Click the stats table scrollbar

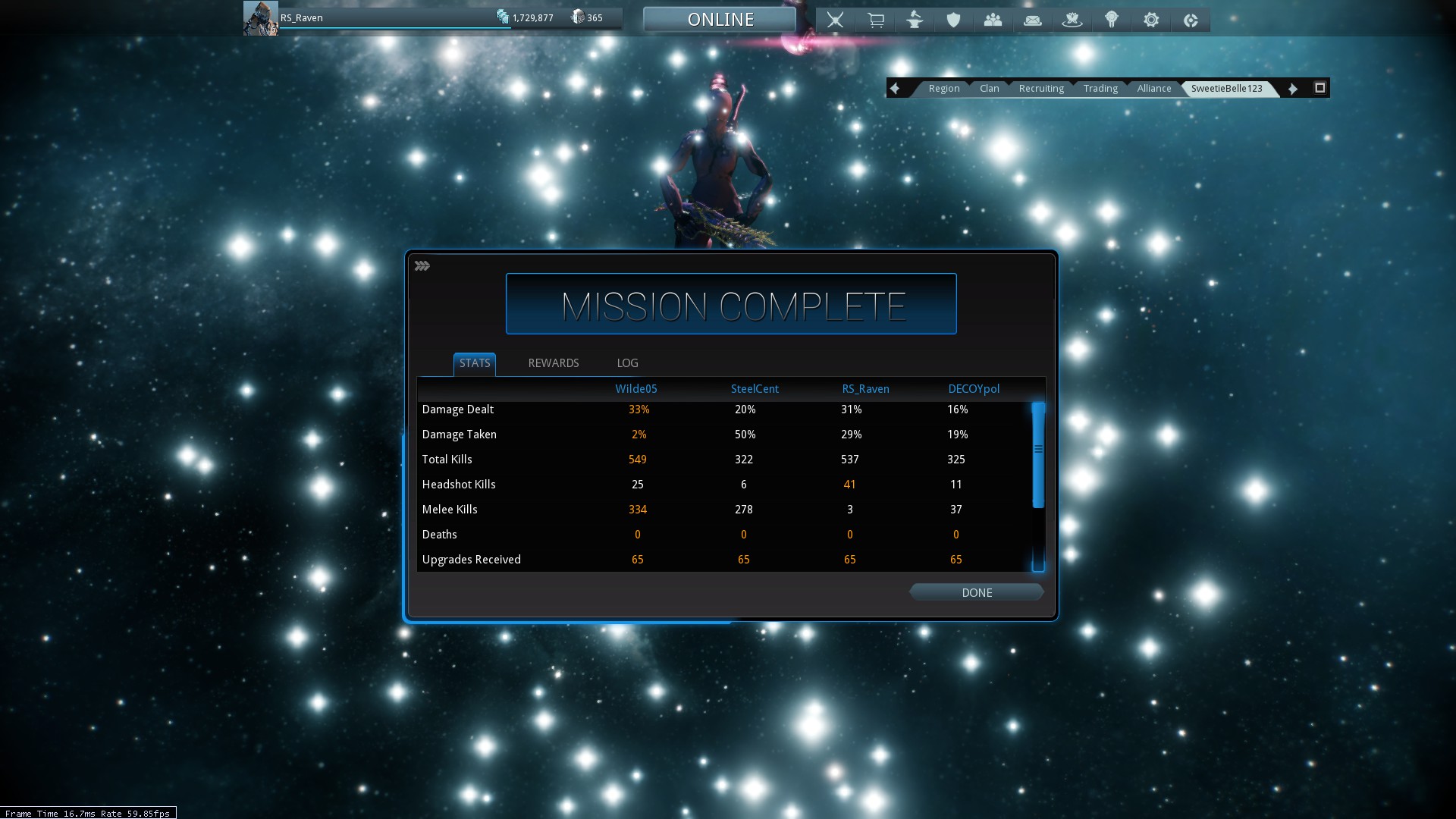[x=1038, y=455]
